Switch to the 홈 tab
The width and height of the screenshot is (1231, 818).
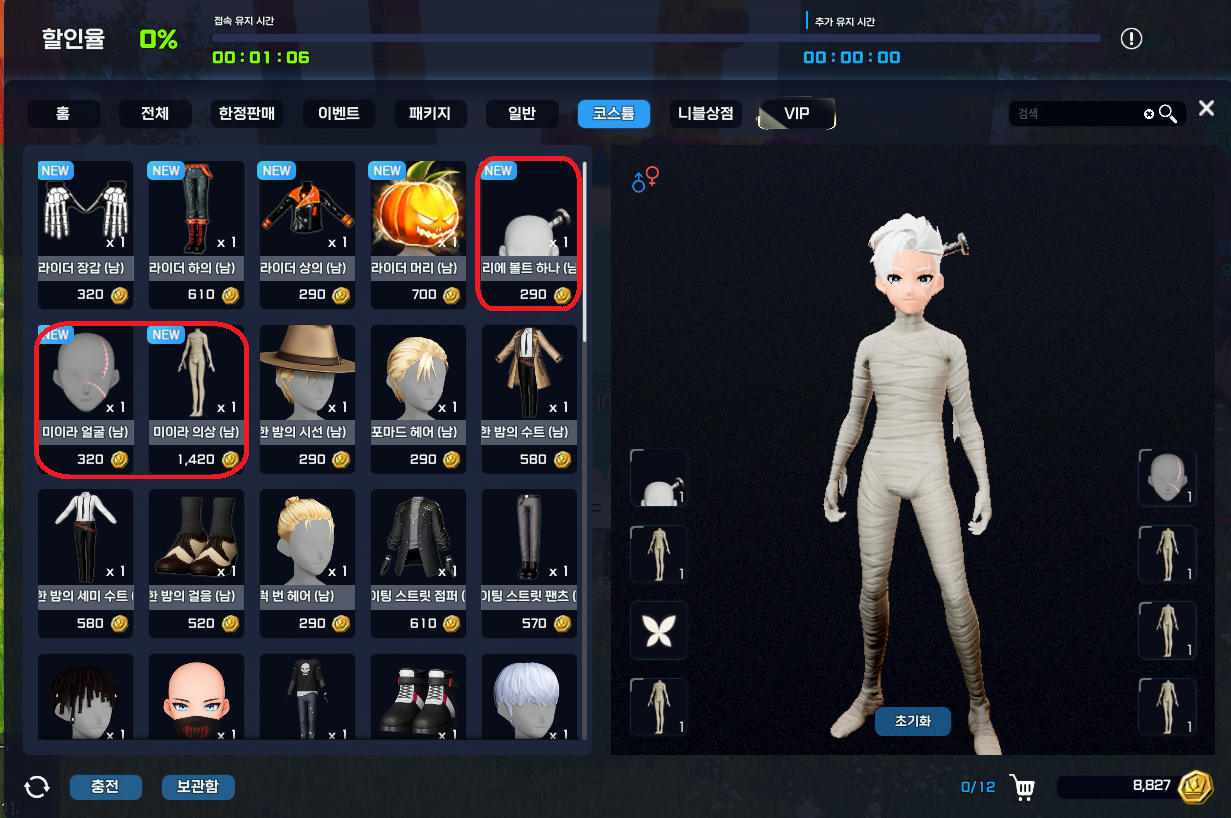click(x=63, y=114)
